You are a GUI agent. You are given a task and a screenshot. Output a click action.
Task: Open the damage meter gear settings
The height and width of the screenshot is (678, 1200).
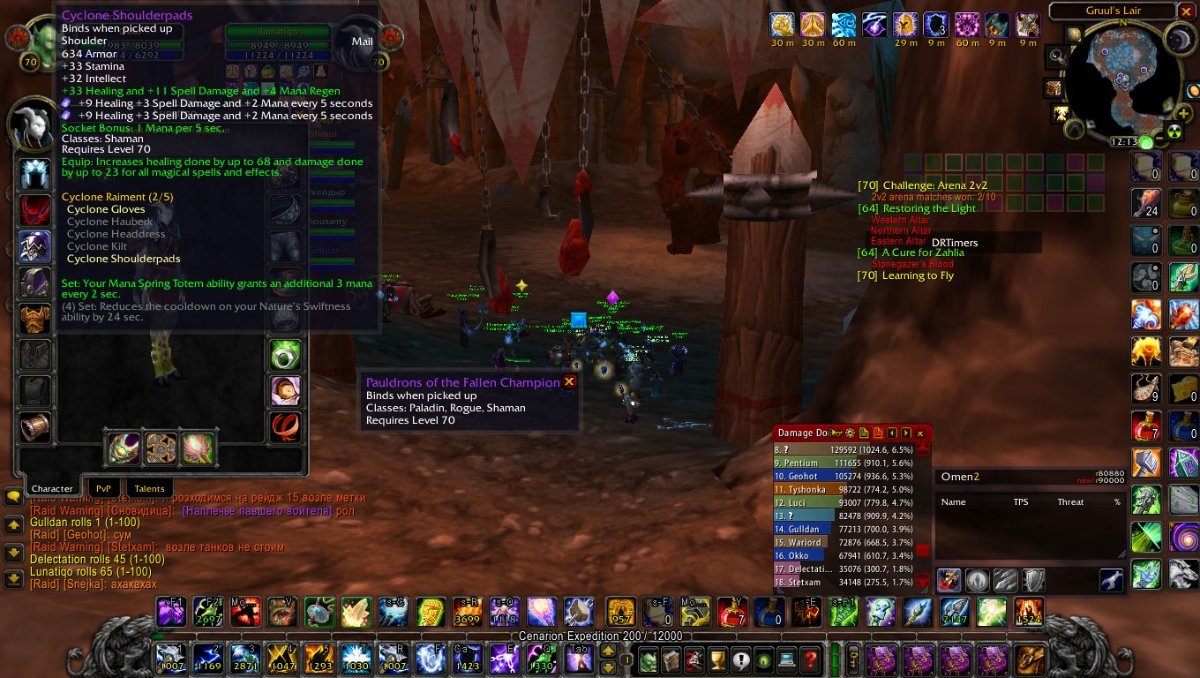pyautogui.click(x=849, y=433)
